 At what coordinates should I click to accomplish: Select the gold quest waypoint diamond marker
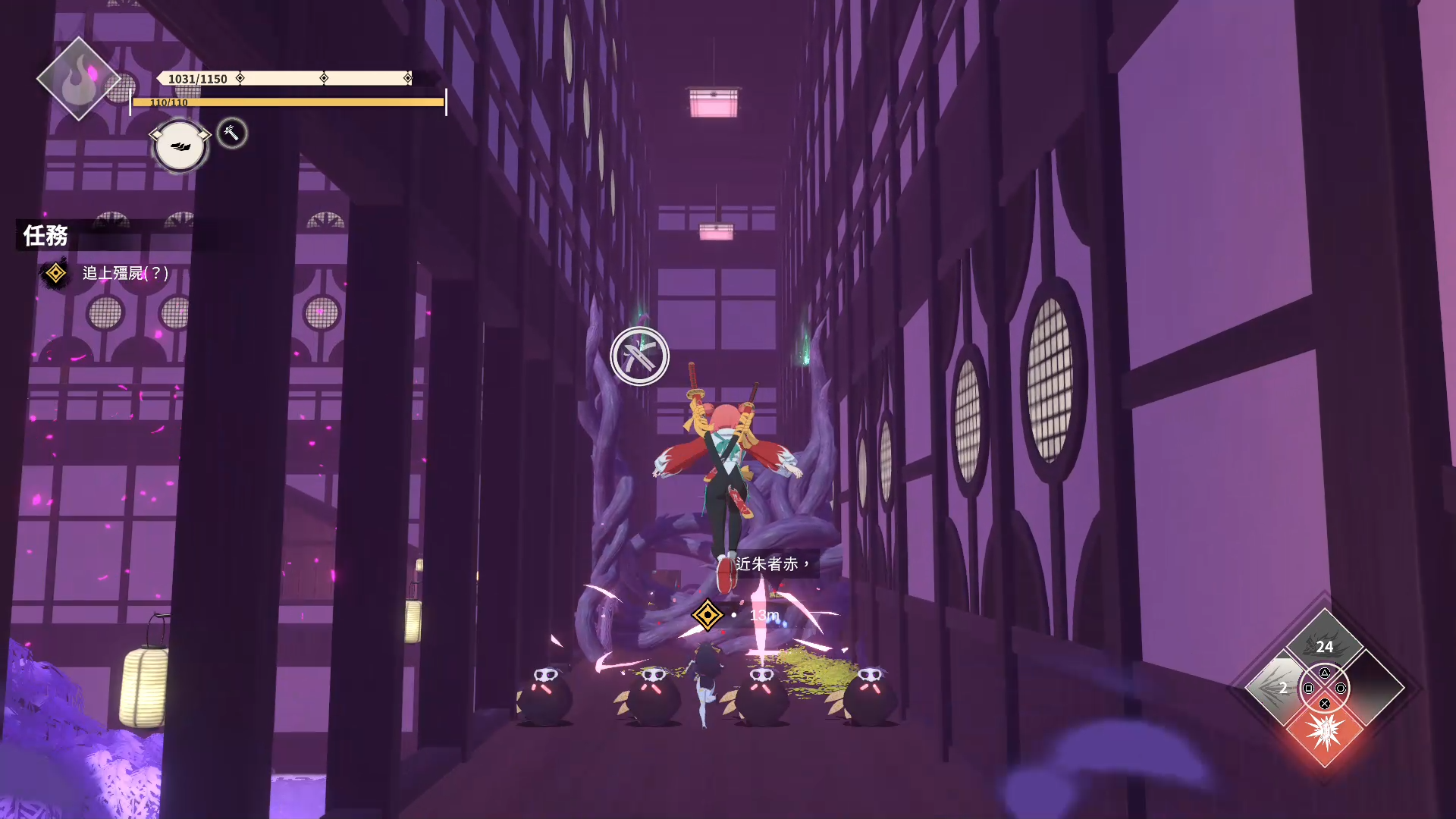pyautogui.click(x=707, y=615)
